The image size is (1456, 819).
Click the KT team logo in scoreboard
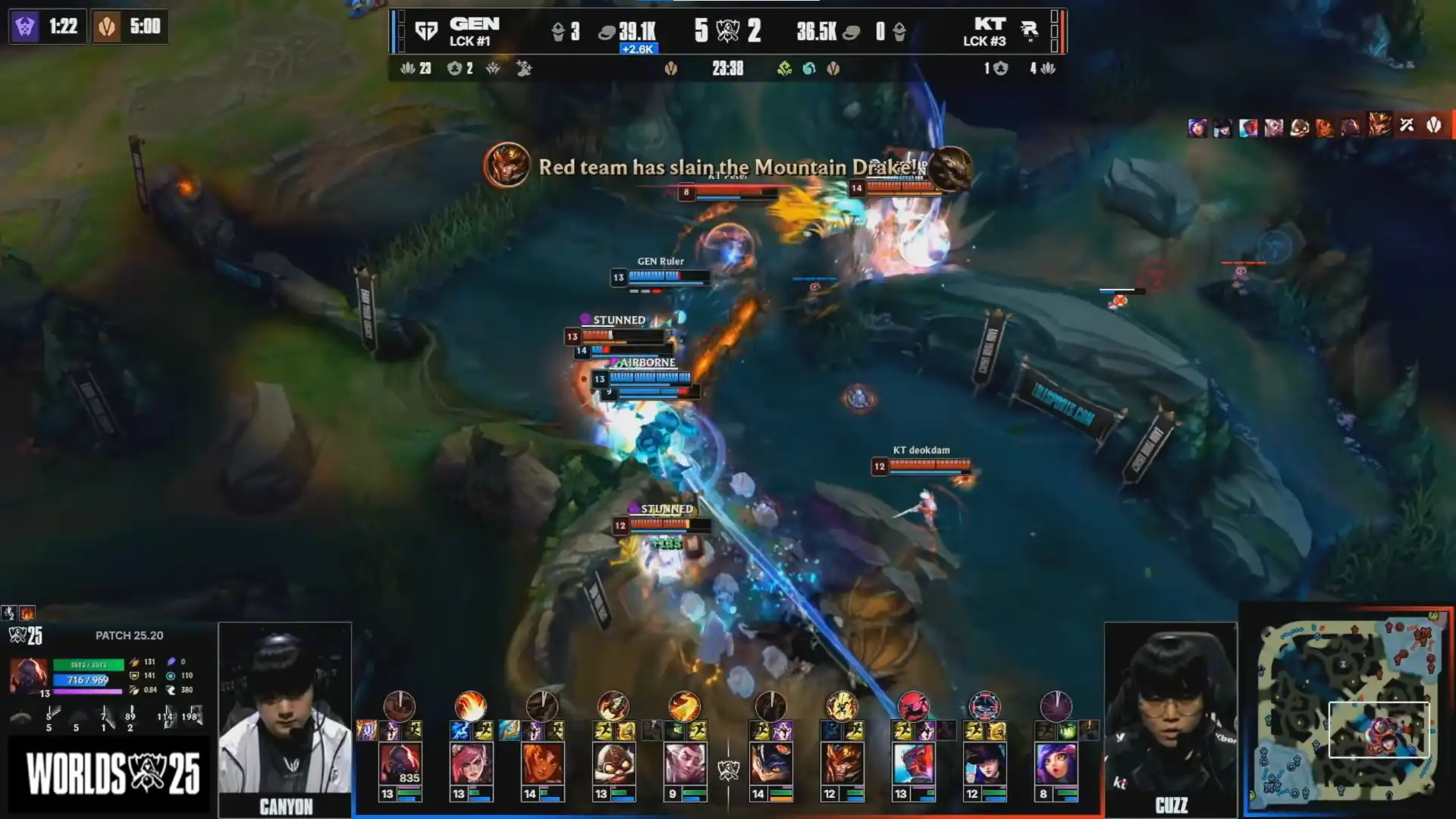pos(1029,30)
